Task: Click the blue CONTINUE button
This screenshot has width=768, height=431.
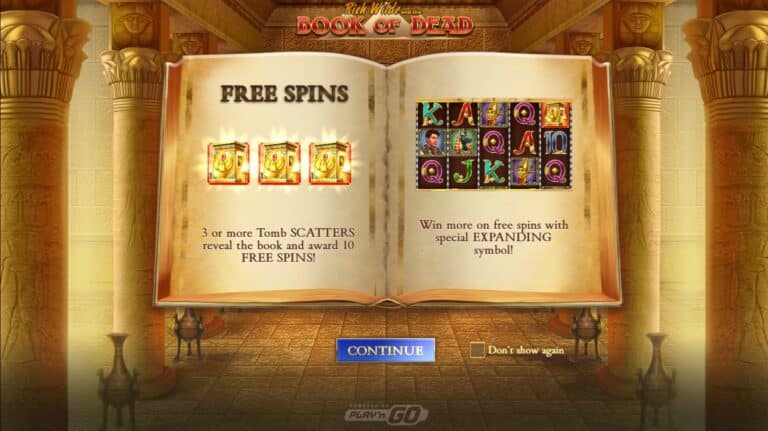Action: [x=385, y=350]
